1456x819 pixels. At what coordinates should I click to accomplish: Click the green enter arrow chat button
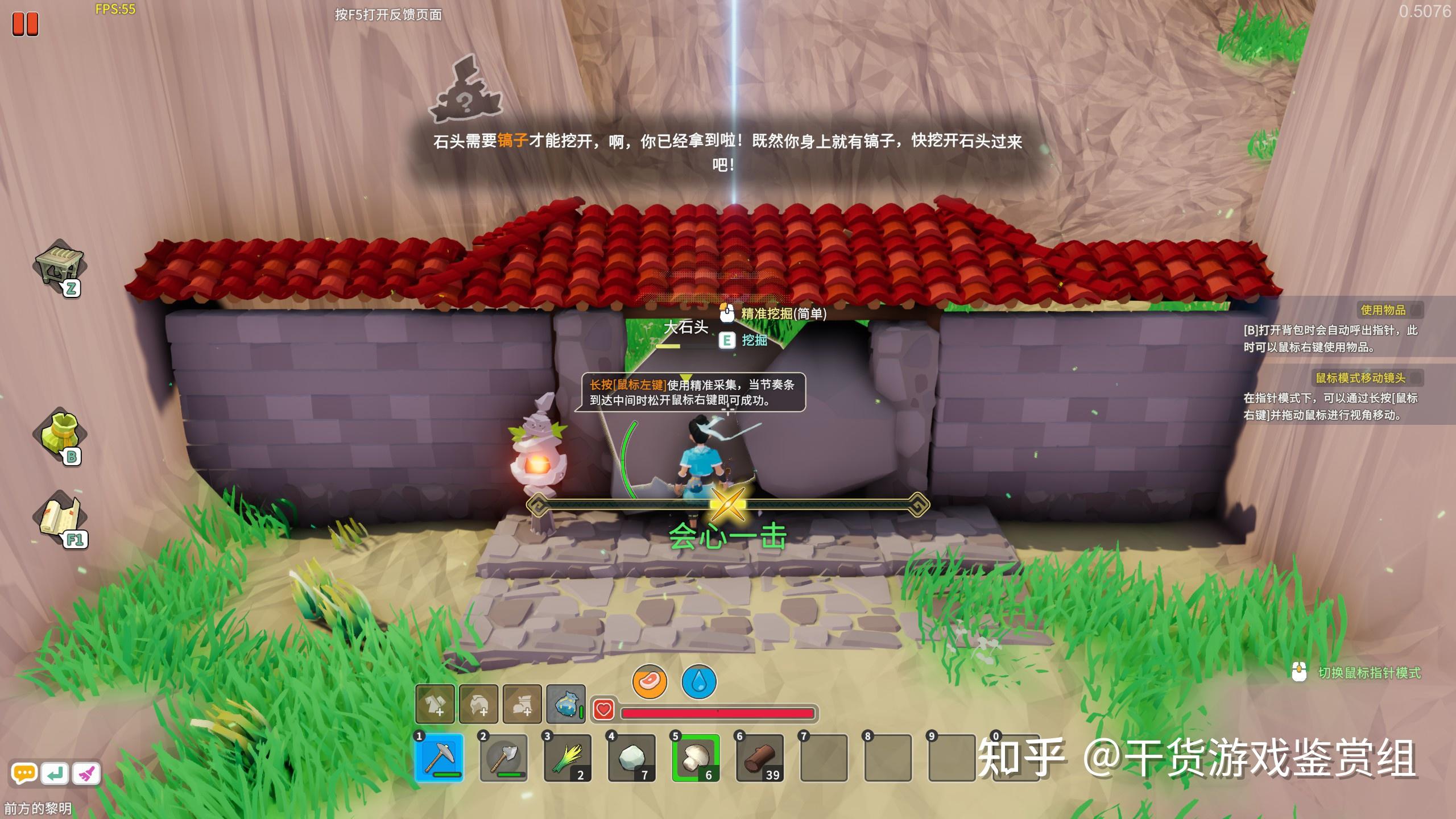click(55, 773)
